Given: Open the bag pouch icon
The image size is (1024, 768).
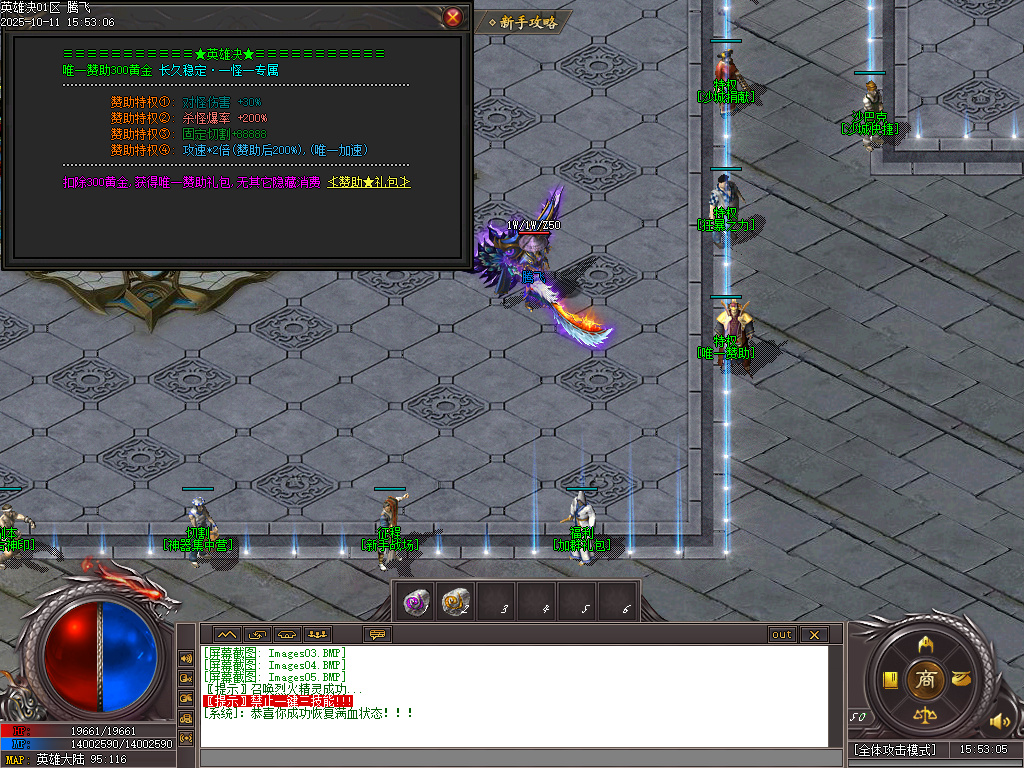Looking at the screenshot, I should [961, 679].
